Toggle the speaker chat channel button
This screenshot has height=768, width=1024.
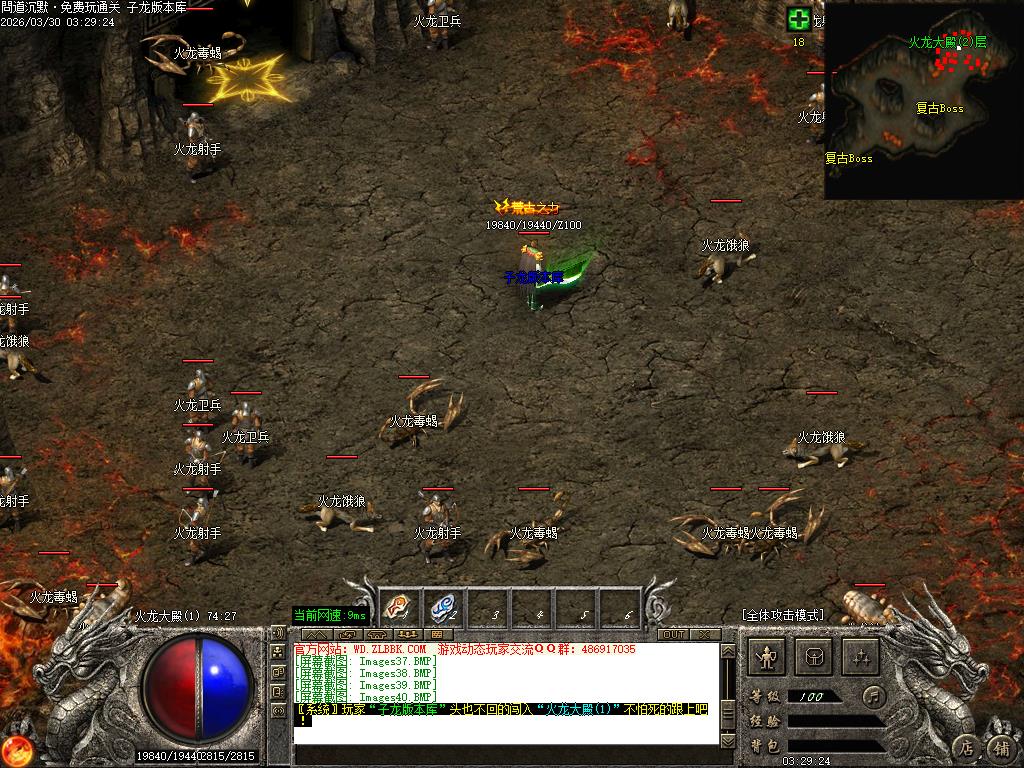click(278, 633)
